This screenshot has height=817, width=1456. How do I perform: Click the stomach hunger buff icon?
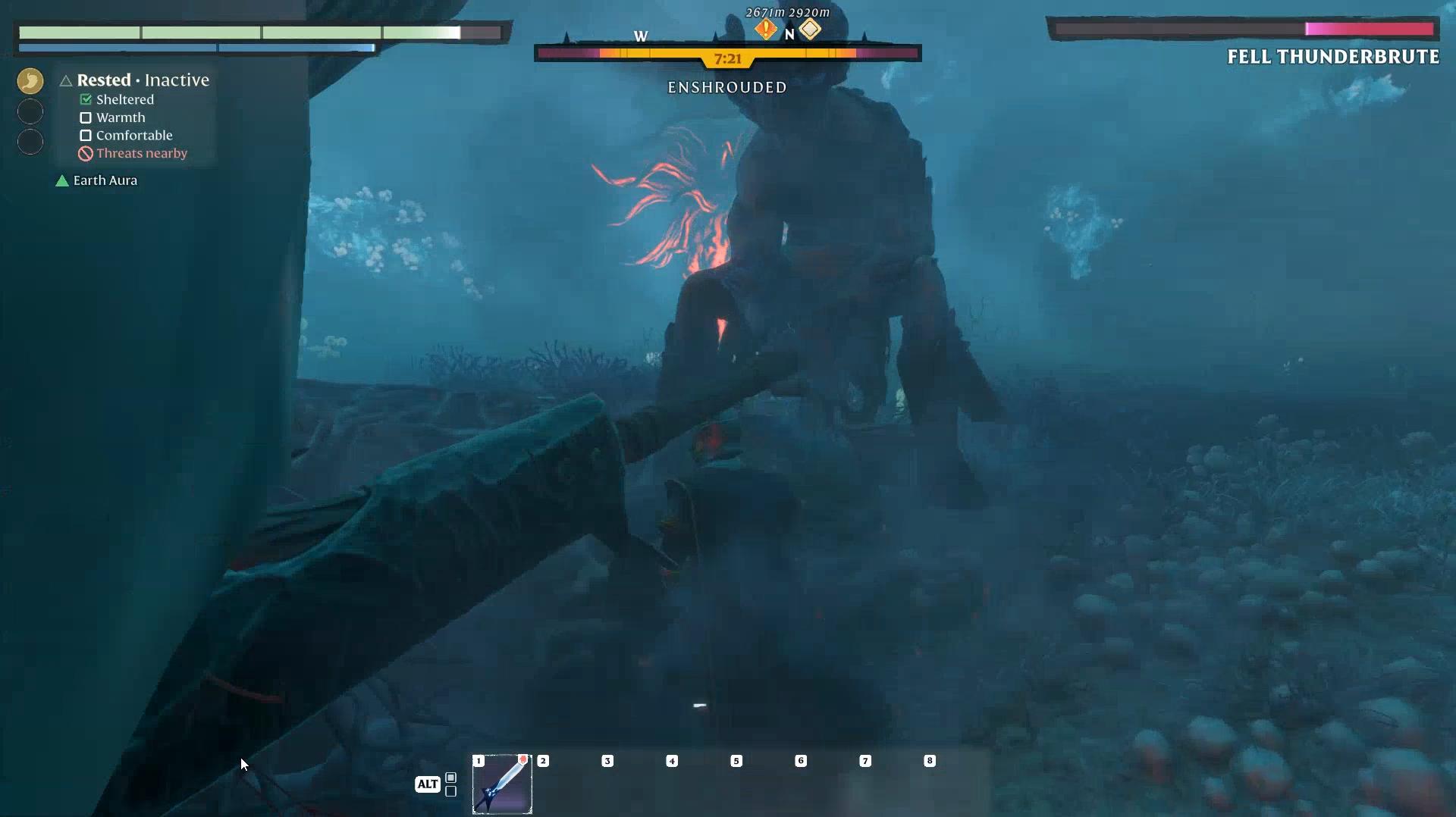pos(30,80)
